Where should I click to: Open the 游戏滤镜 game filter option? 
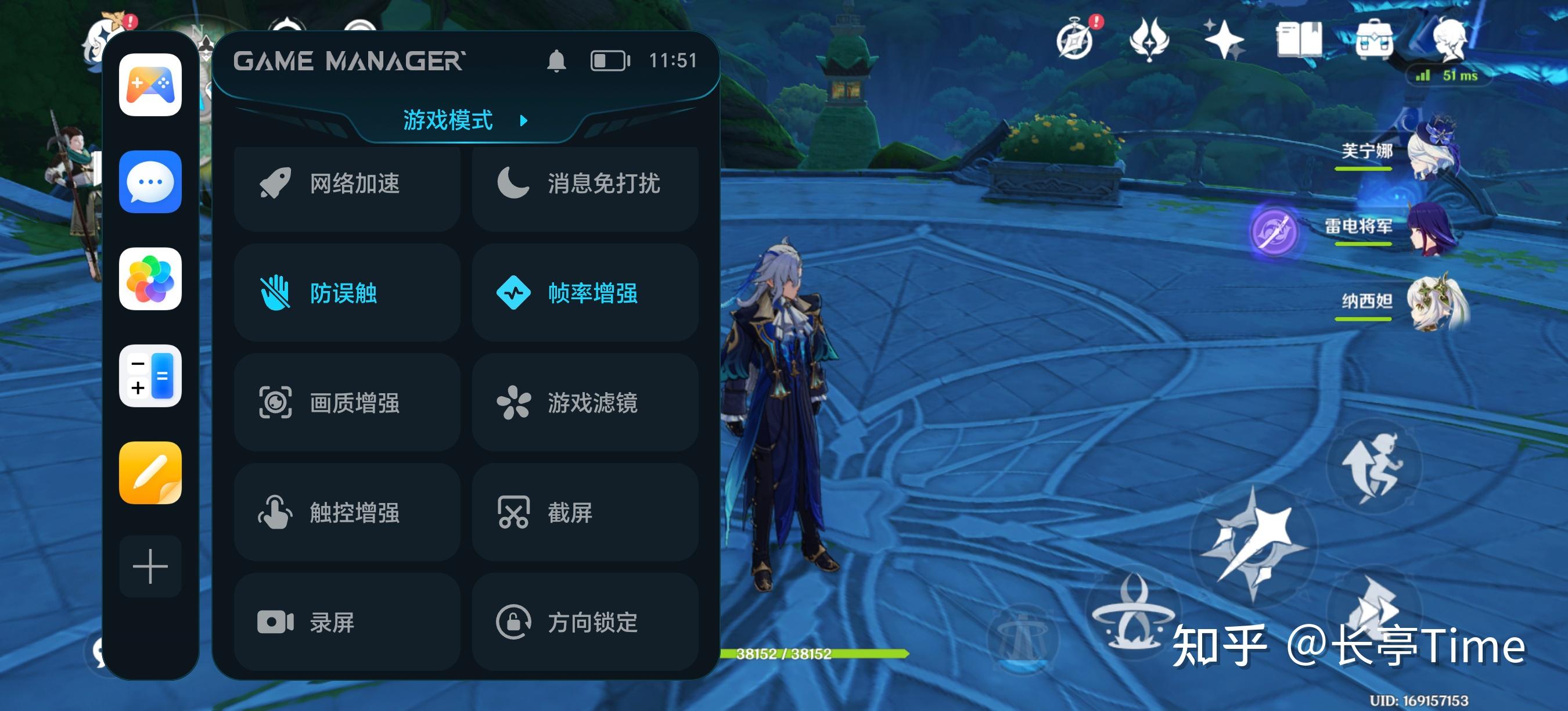point(585,403)
